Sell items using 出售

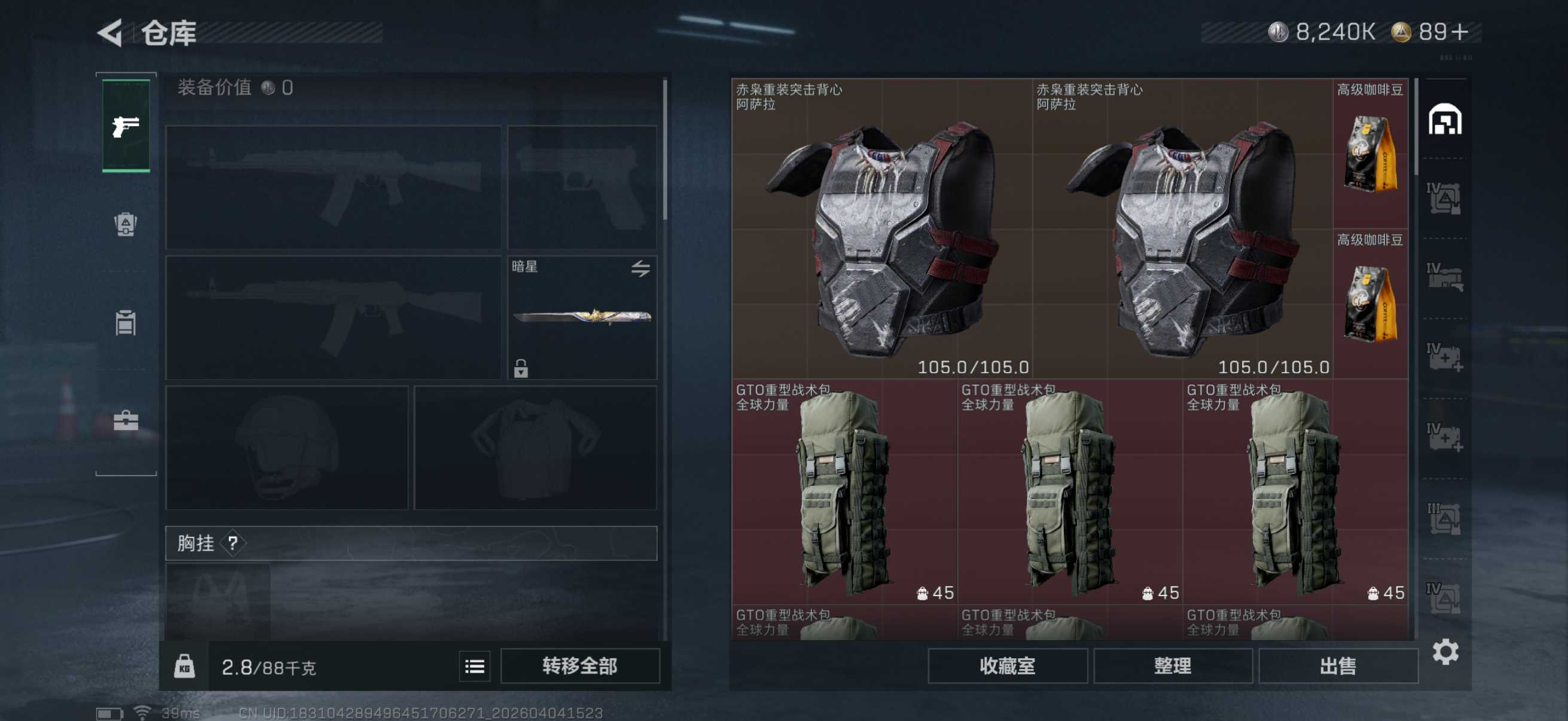point(1337,665)
